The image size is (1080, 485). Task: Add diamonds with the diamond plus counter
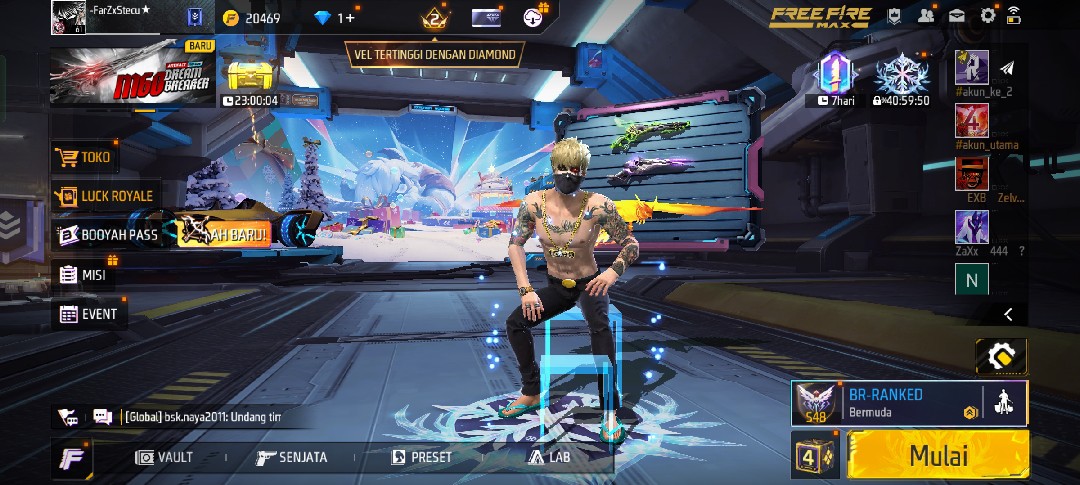coord(334,18)
